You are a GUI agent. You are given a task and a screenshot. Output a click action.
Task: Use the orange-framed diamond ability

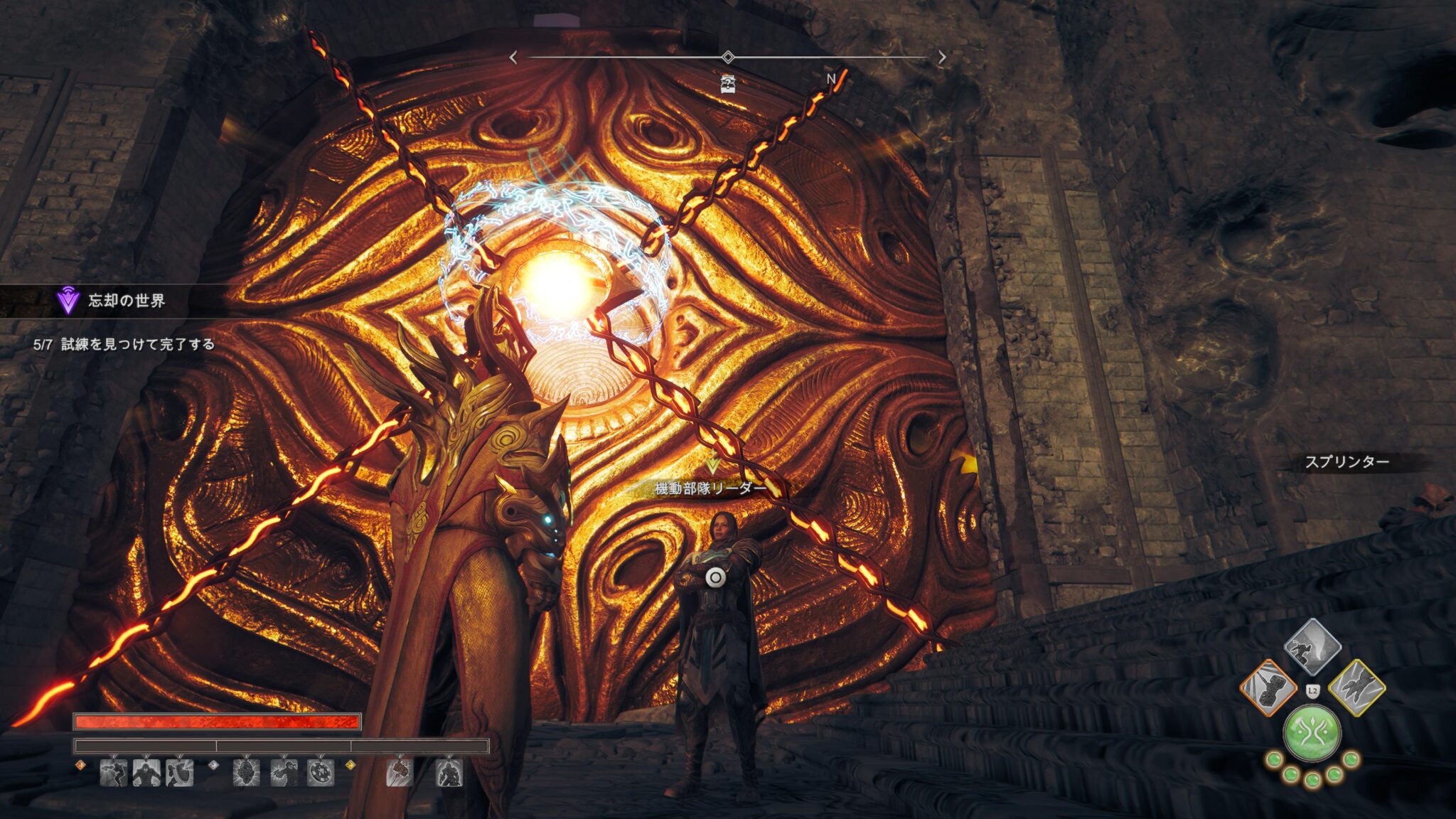(x=1268, y=688)
